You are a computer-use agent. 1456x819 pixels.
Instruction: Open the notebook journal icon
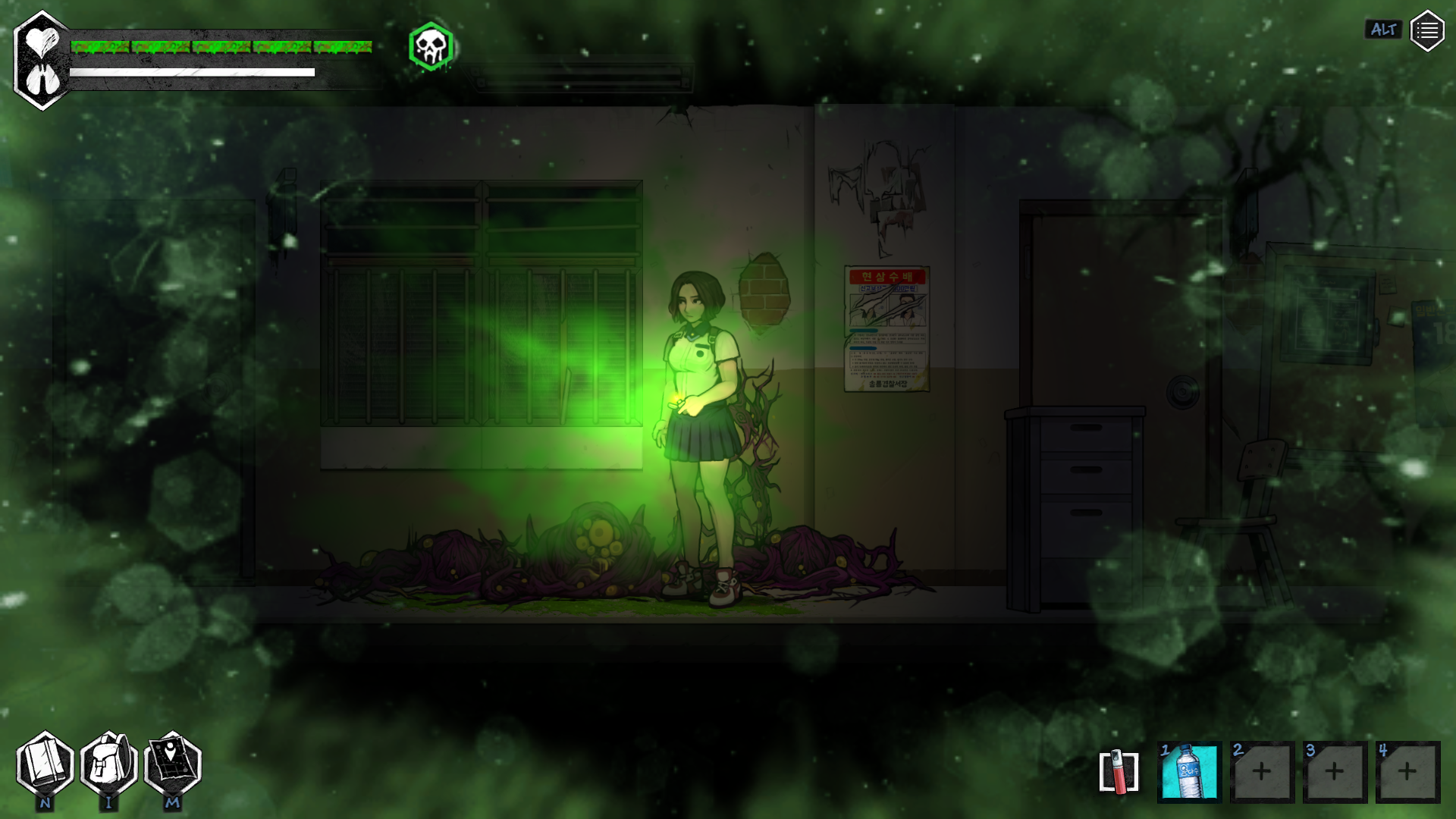pos(45,764)
